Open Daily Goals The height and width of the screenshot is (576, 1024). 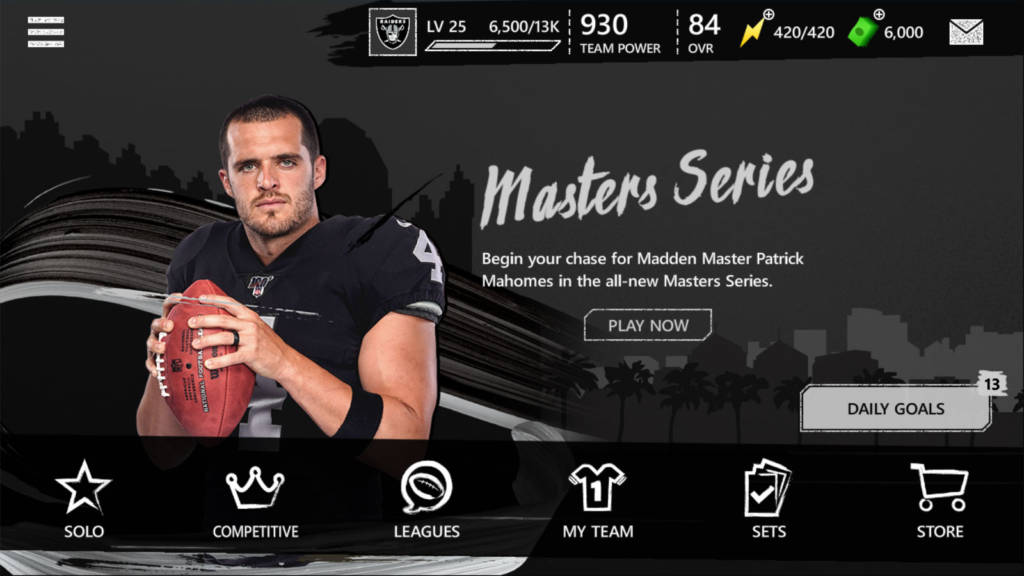coord(895,408)
